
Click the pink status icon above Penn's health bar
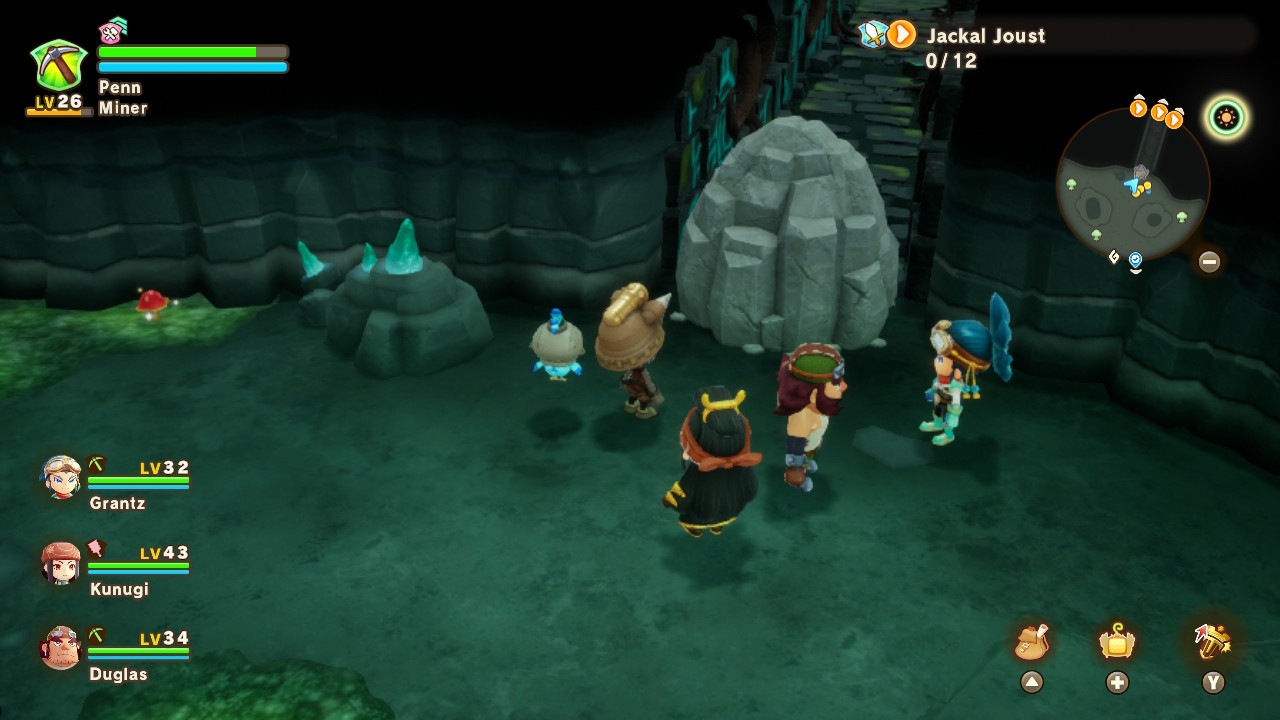click(x=112, y=31)
